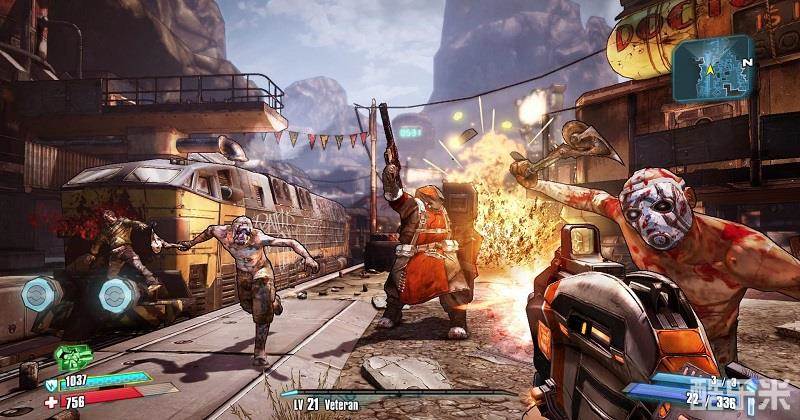Open the minimap in the corner
Image resolution: width=800 pixels, height=420 pixels.
tap(711, 69)
